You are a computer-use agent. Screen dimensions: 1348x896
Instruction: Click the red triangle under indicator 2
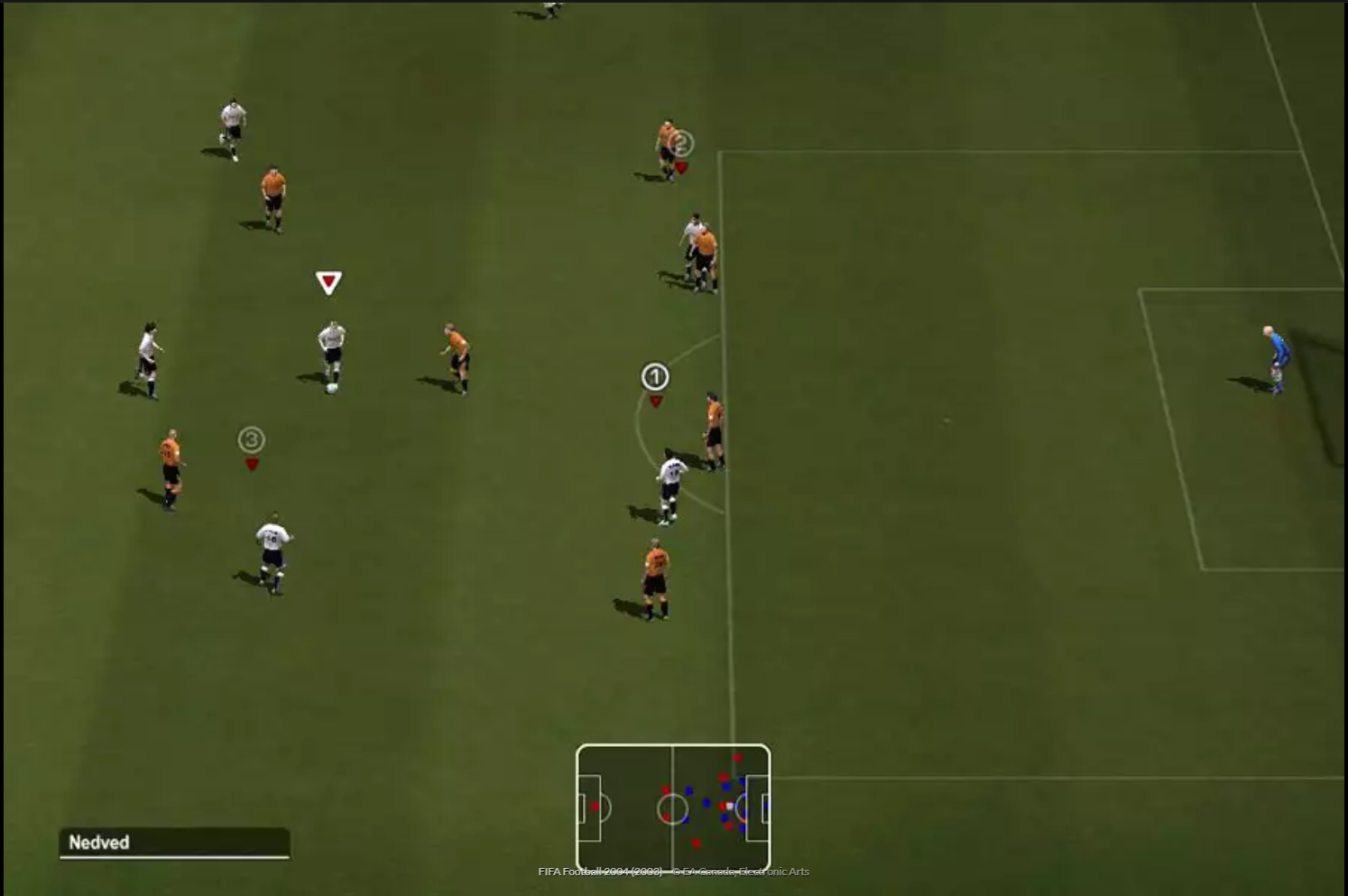[x=682, y=167]
